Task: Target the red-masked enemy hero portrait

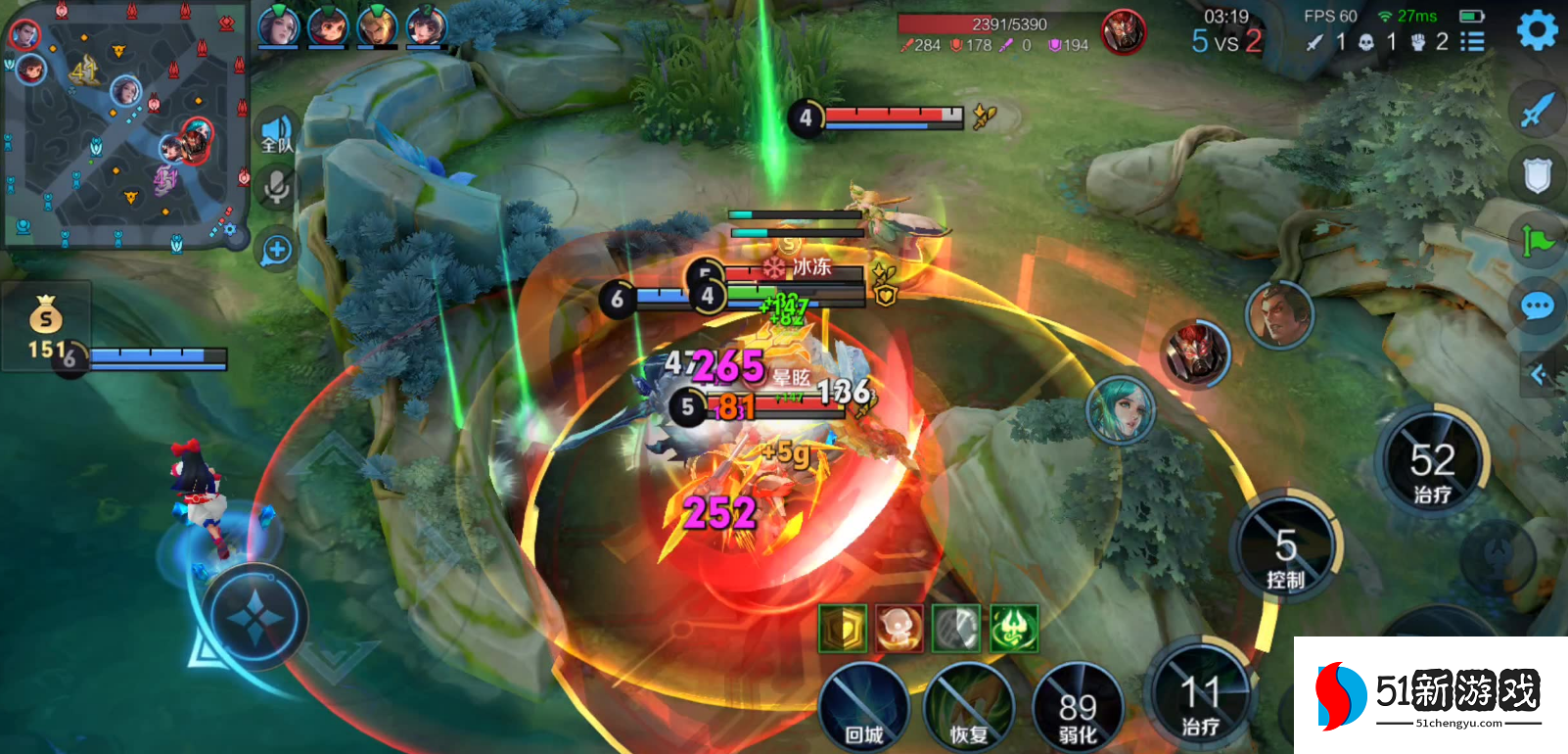Action: click(1195, 352)
